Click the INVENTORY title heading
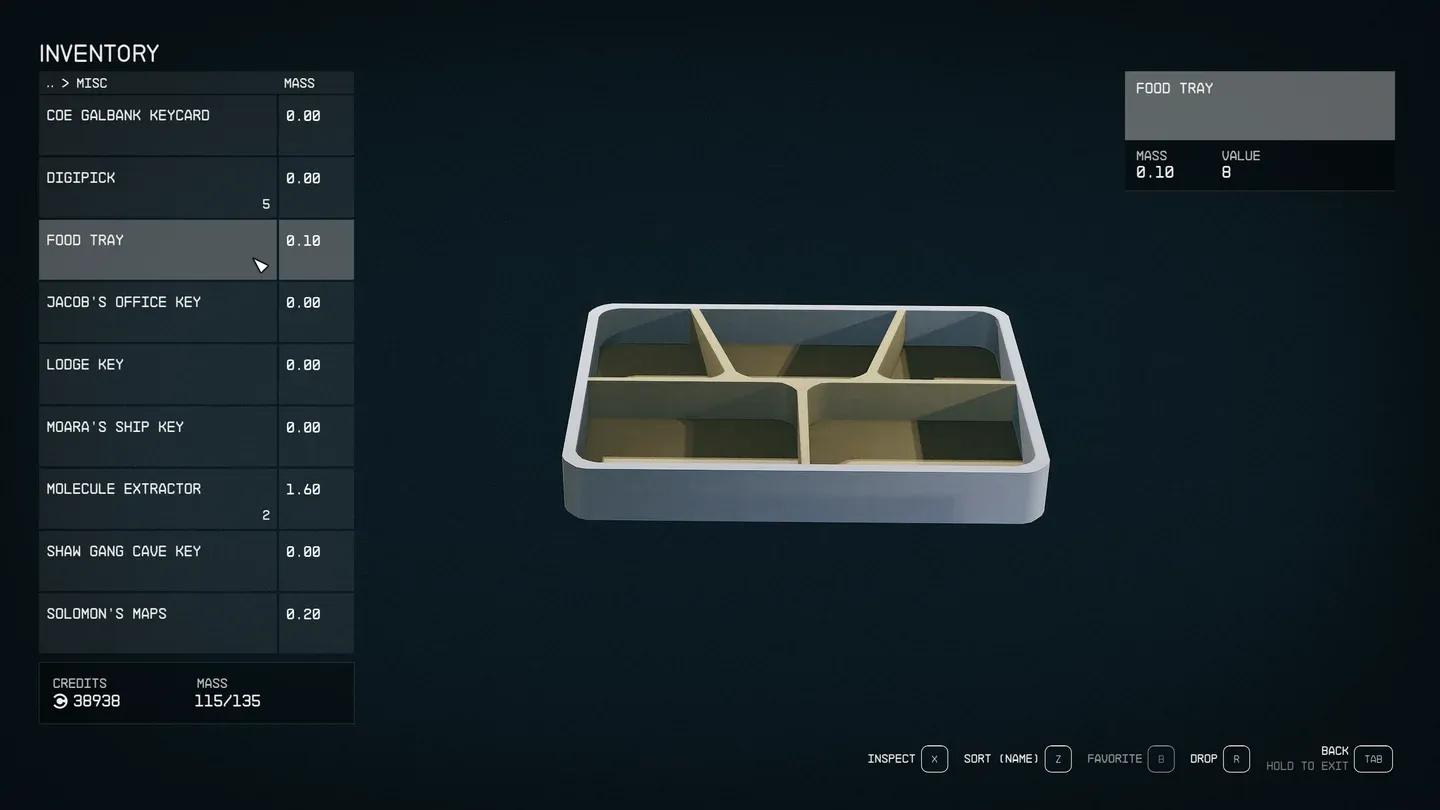The image size is (1440, 810). 98,53
